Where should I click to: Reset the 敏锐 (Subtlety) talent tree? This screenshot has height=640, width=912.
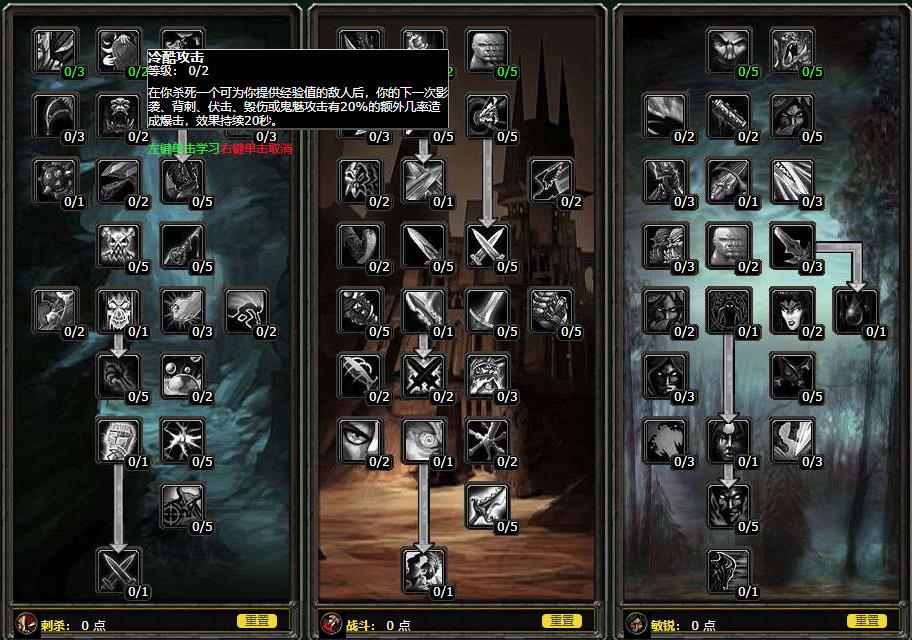coord(867,621)
